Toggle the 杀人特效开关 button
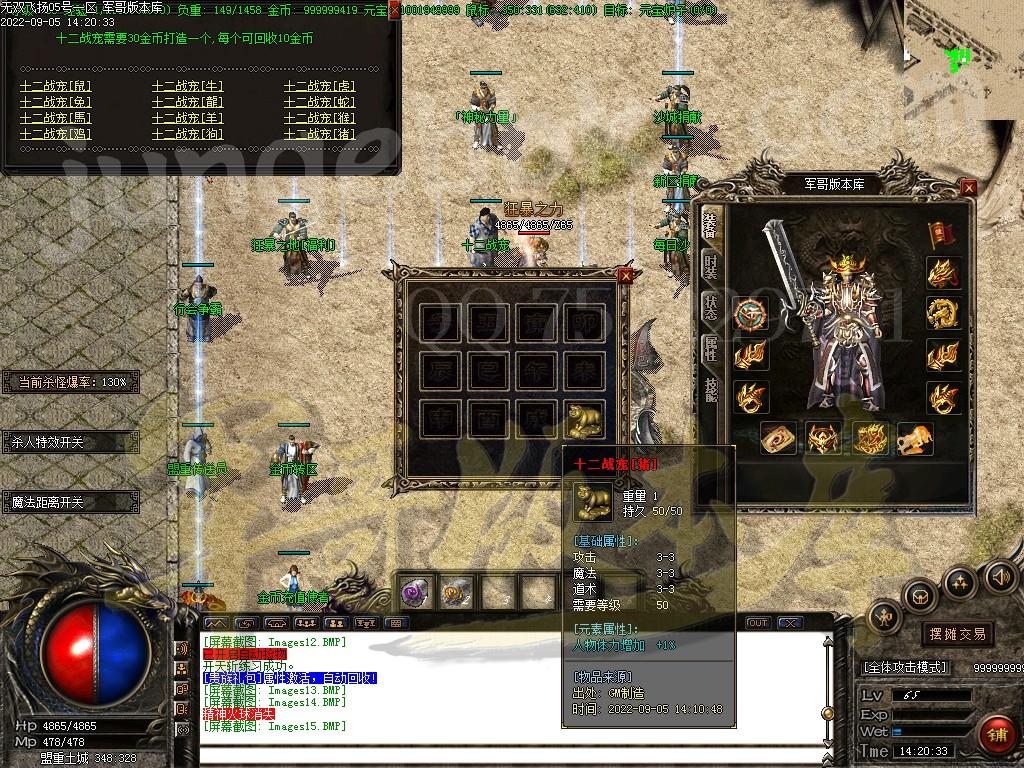This screenshot has height=768, width=1024. 69,441
